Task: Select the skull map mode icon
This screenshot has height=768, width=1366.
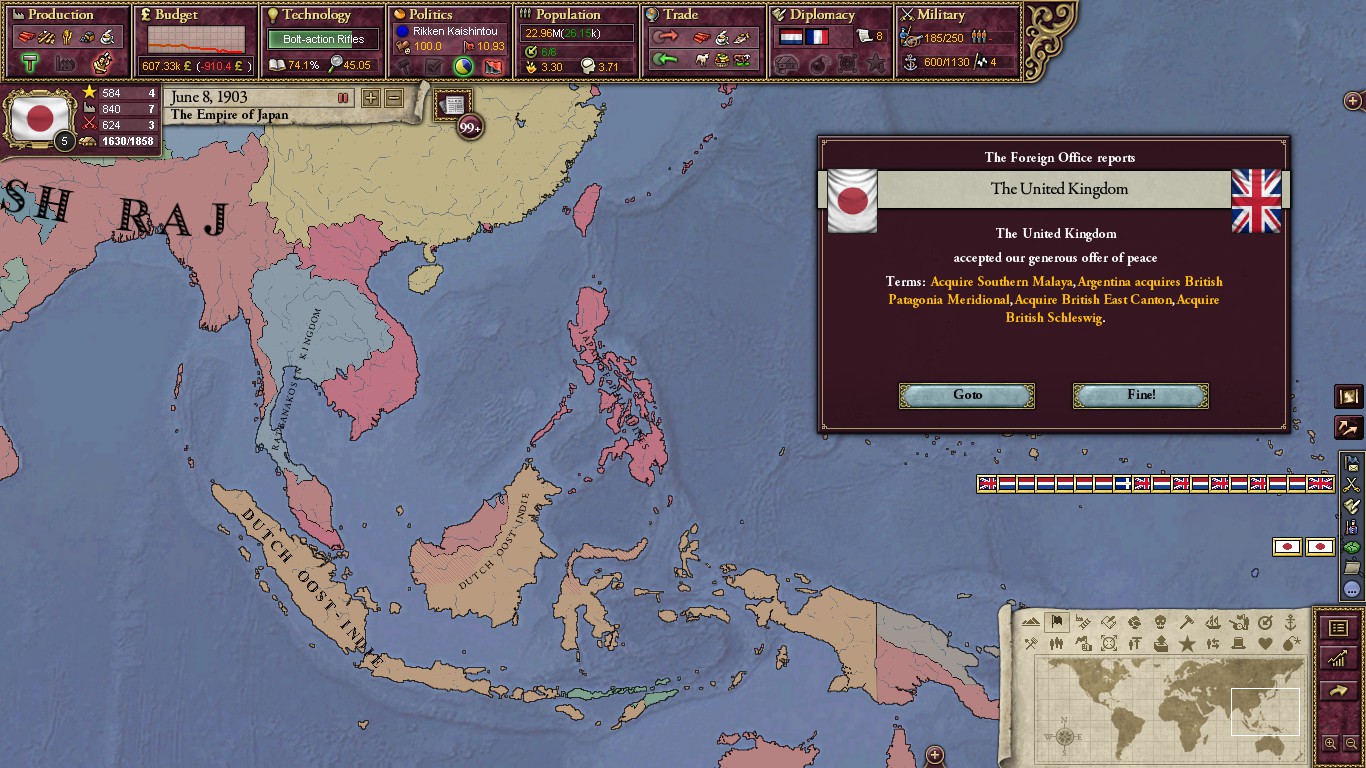Action: (x=1160, y=622)
